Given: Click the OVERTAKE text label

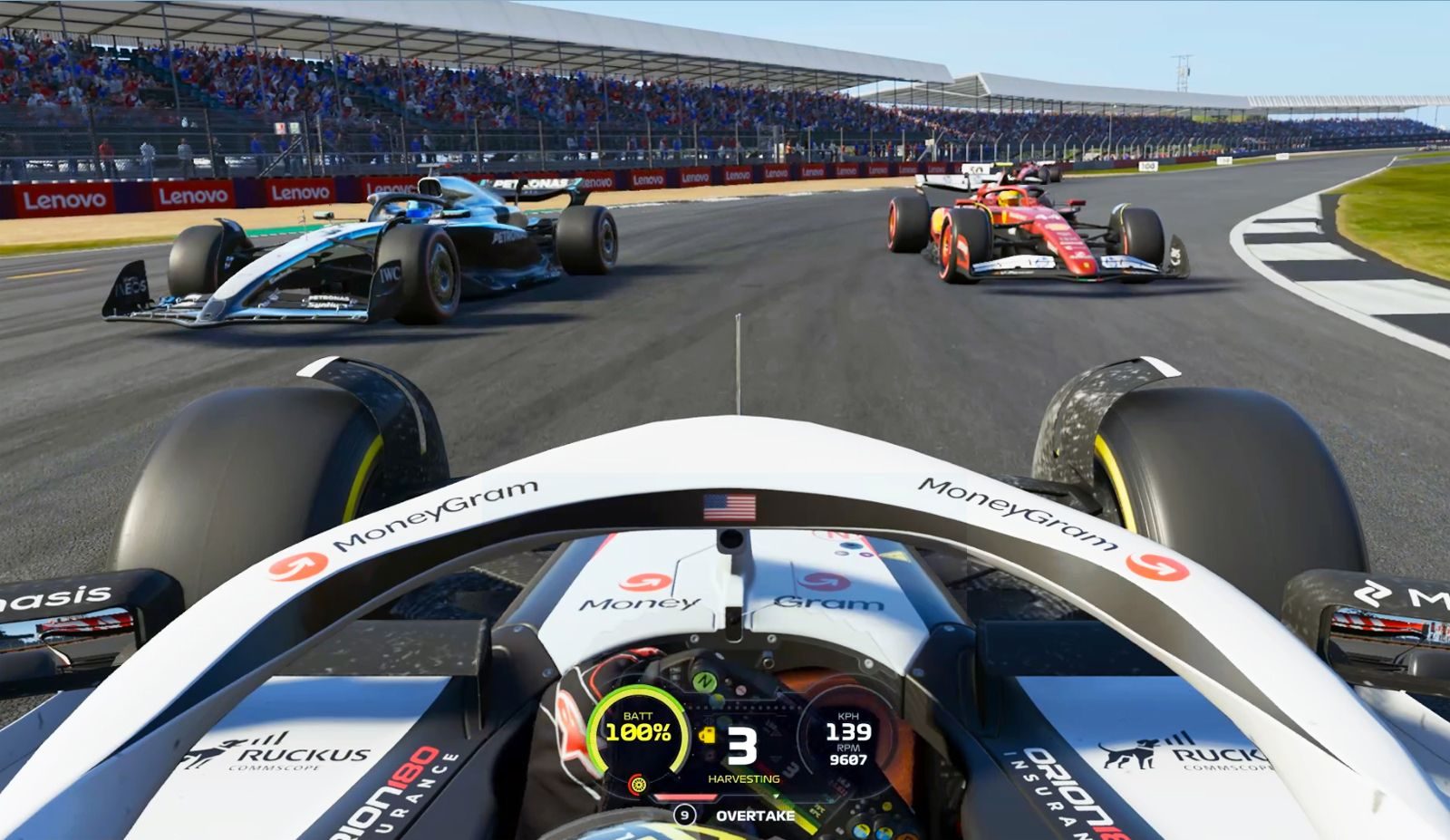Looking at the screenshot, I should pyautogui.click(x=755, y=815).
